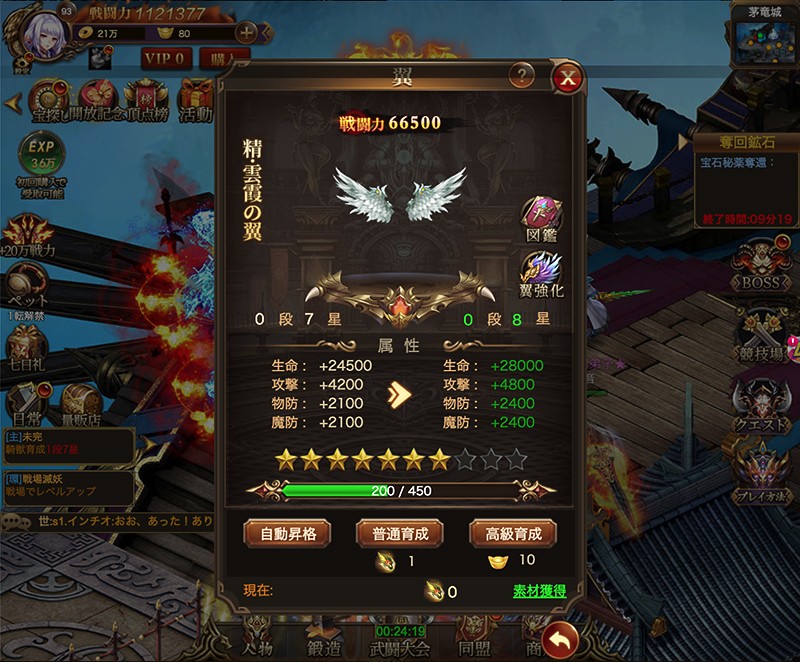This screenshot has width=800, height=662.
Task: Perform 高級育成 advanced training
Action: tap(513, 533)
